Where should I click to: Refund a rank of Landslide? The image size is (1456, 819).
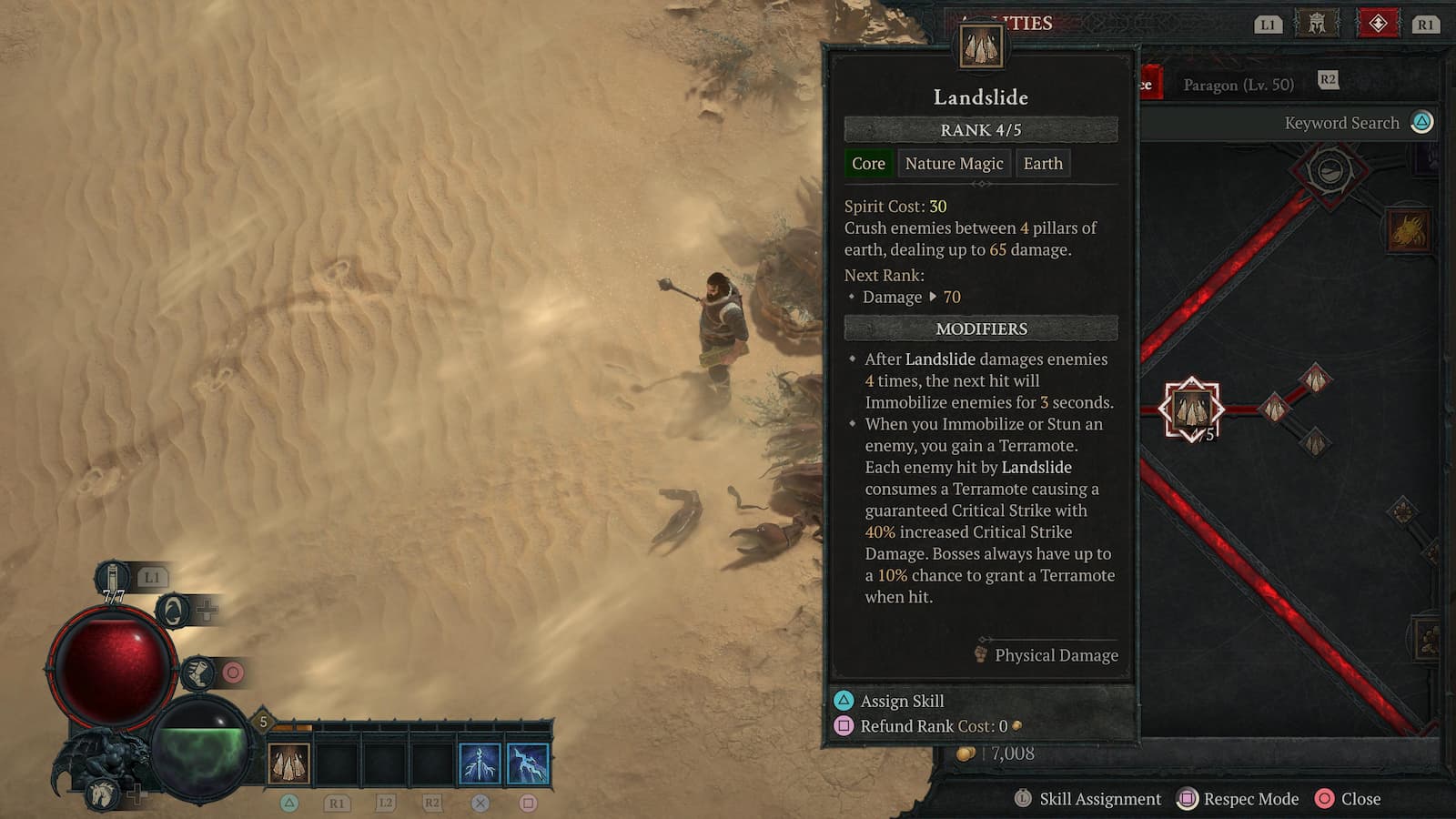[x=933, y=726]
